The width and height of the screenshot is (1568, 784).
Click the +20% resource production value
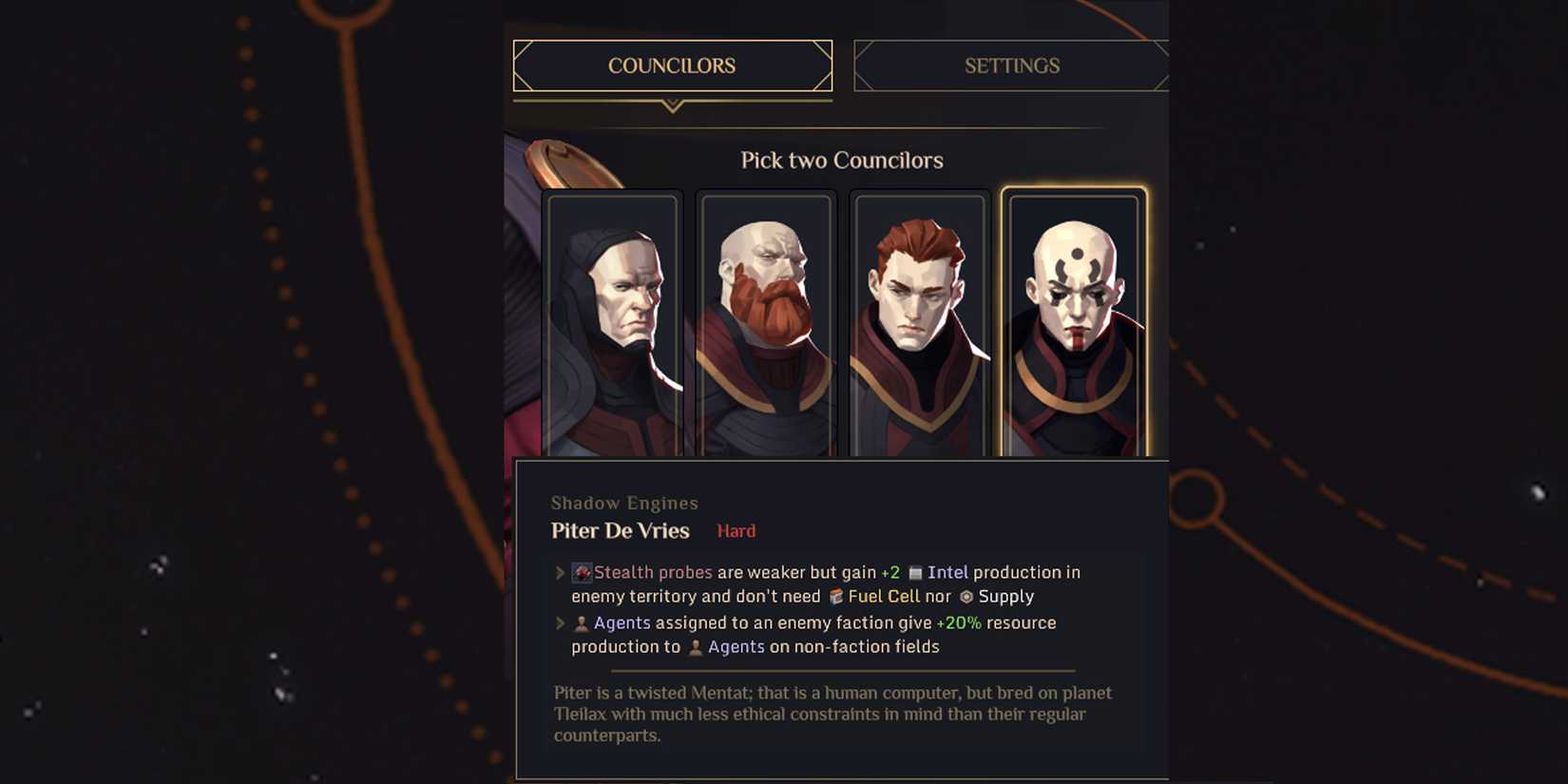click(958, 622)
